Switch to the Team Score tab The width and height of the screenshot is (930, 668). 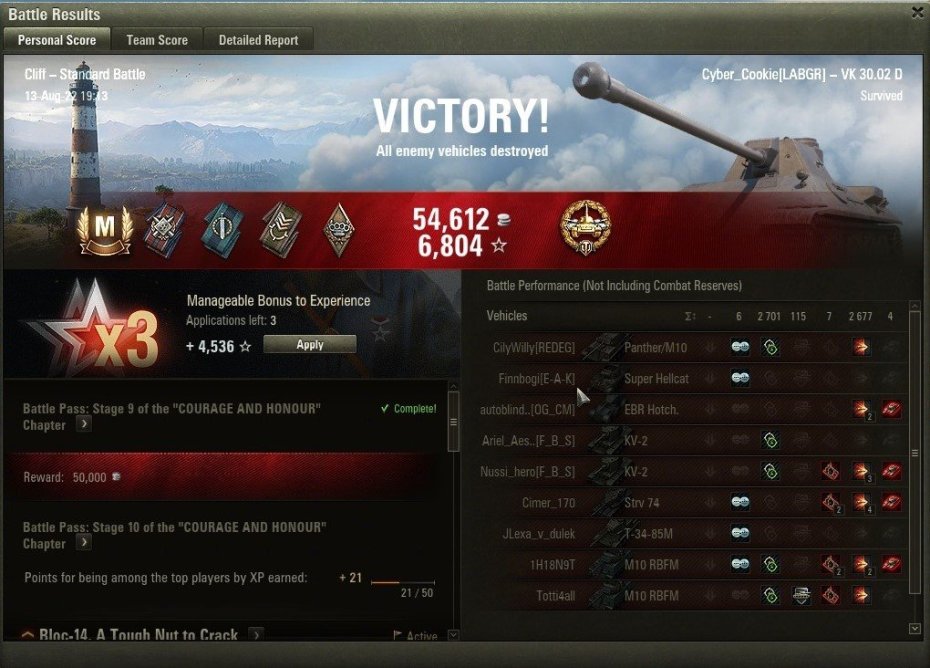(157, 40)
